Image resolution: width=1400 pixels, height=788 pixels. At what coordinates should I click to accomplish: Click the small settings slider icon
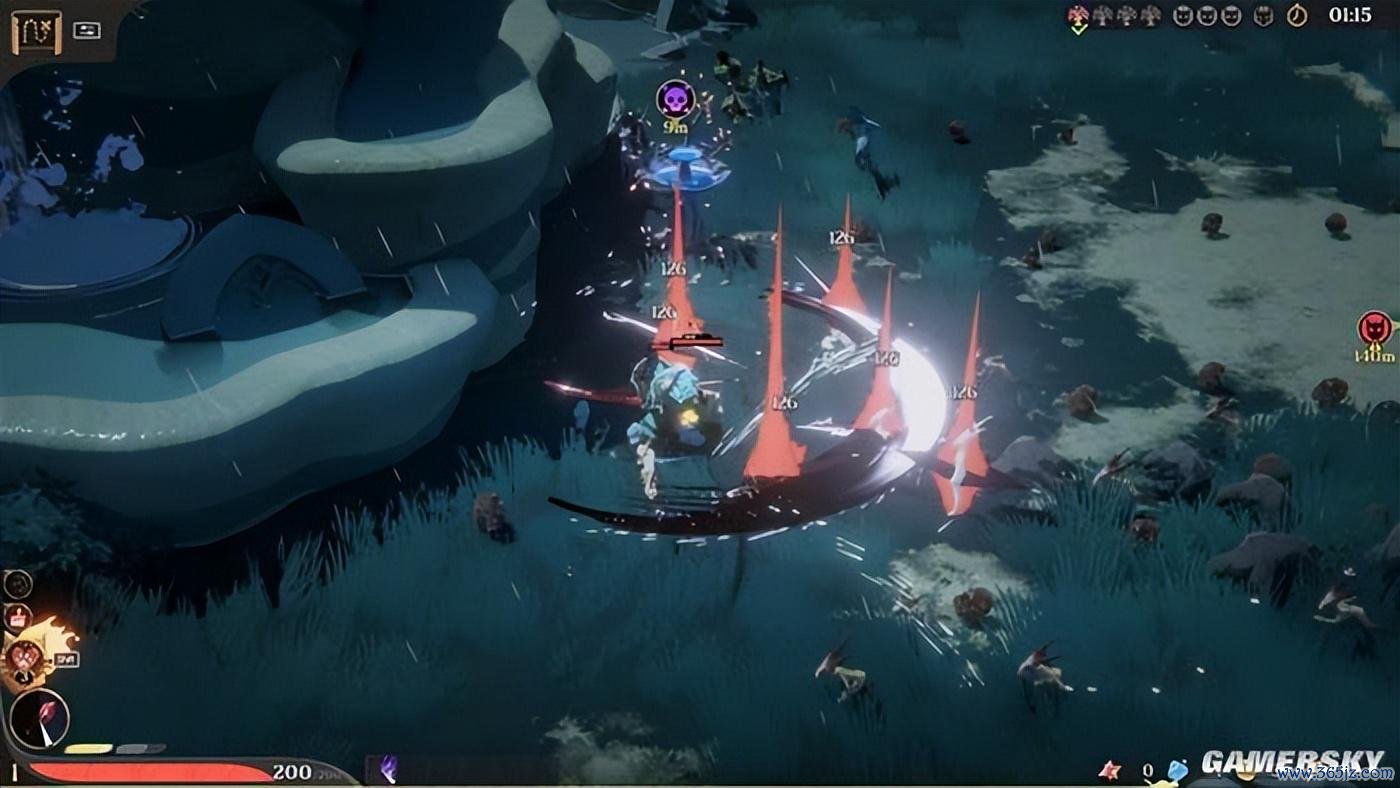point(87,30)
